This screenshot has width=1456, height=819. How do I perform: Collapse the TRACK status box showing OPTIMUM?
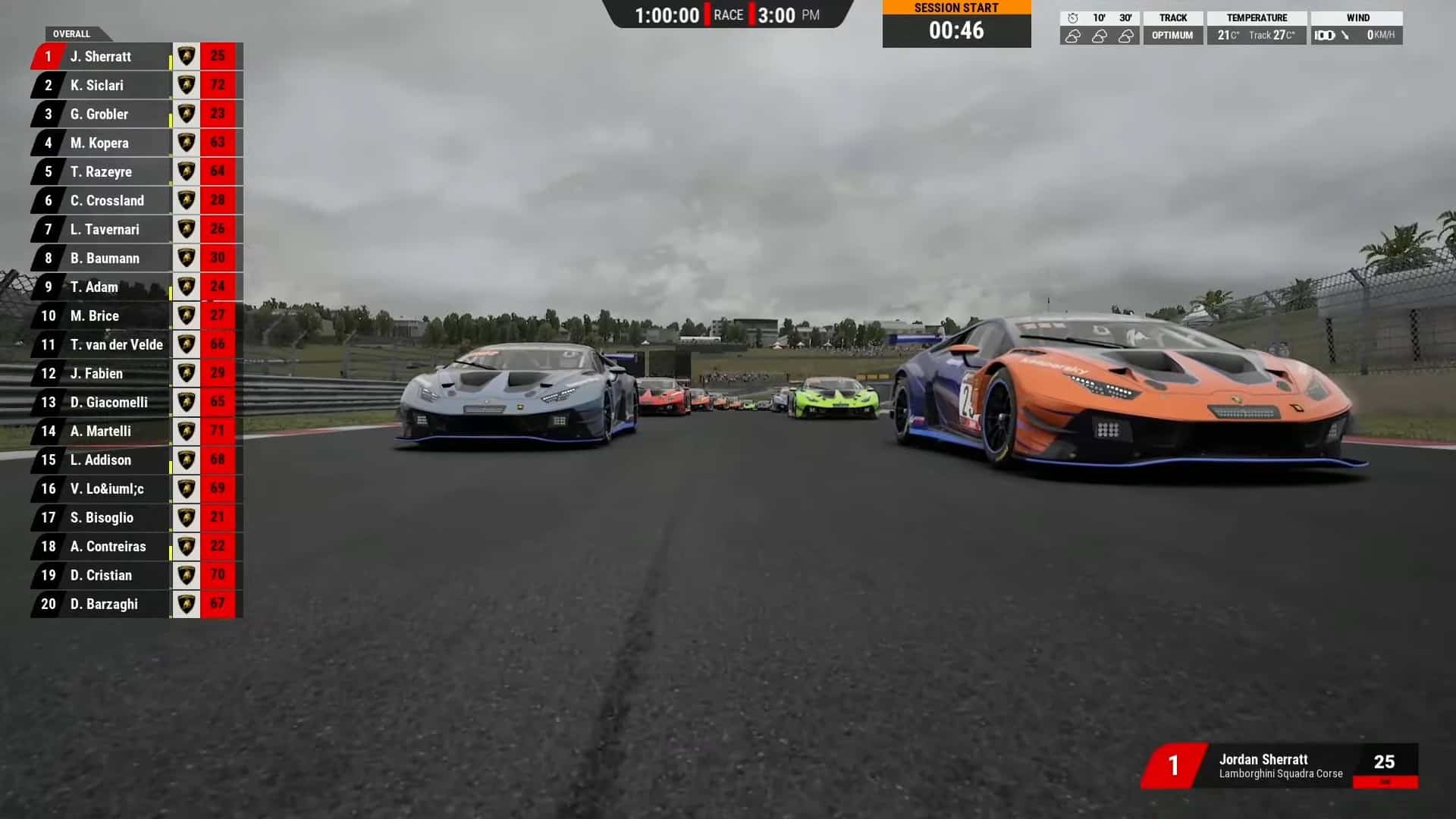1173,25
